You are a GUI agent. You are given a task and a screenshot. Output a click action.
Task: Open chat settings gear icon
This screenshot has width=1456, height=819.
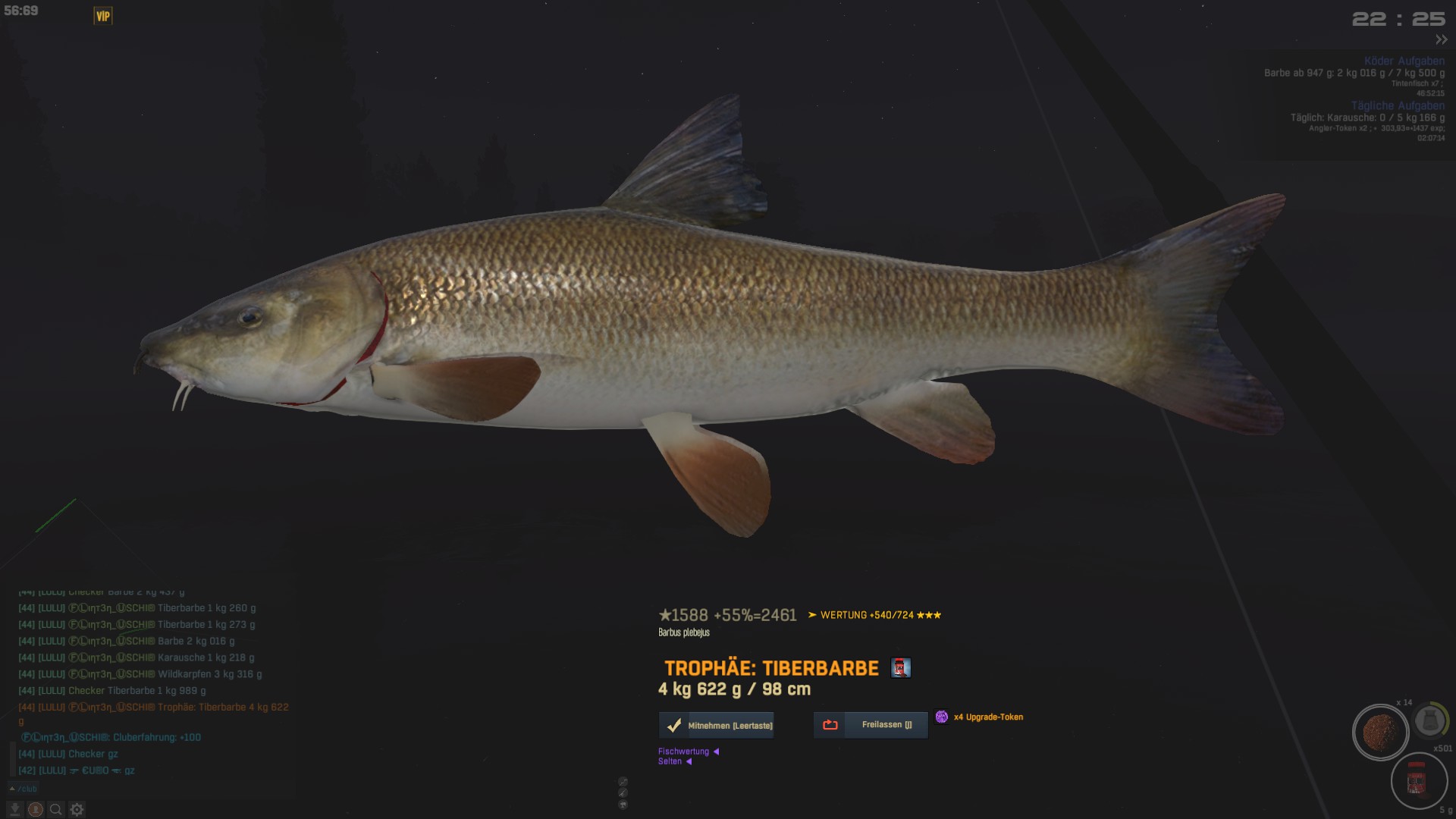point(77,810)
